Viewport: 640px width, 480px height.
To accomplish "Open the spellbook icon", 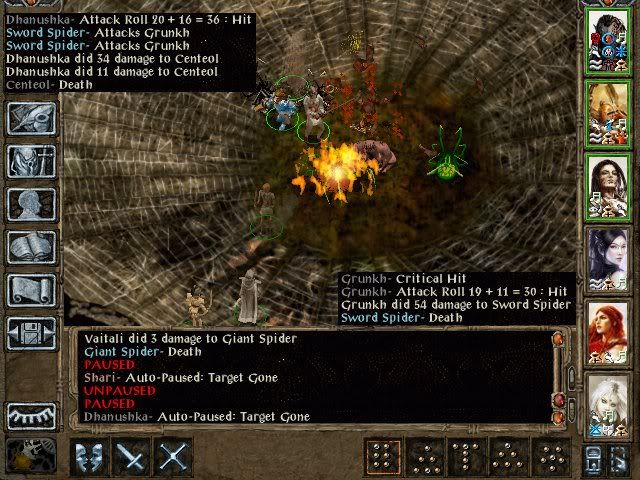I will (x=31, y=247).
